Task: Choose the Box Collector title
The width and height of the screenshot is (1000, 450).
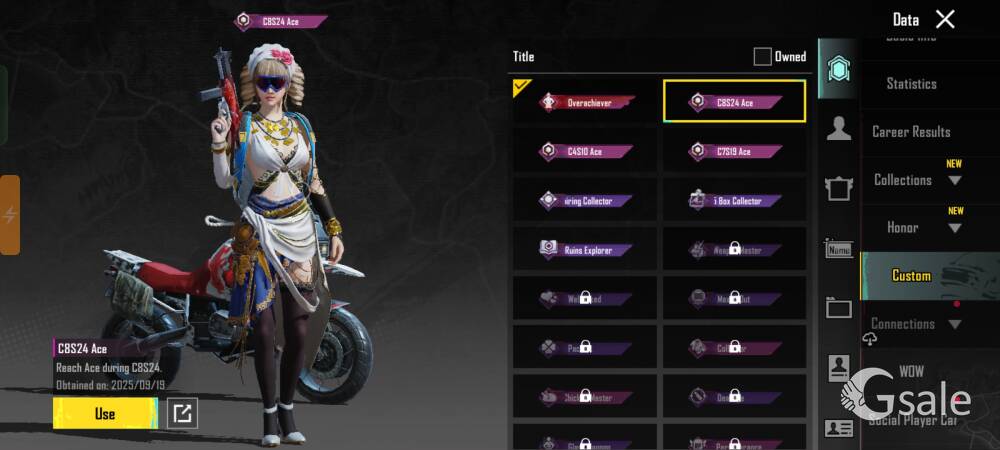Action: (x=735, y=200)
